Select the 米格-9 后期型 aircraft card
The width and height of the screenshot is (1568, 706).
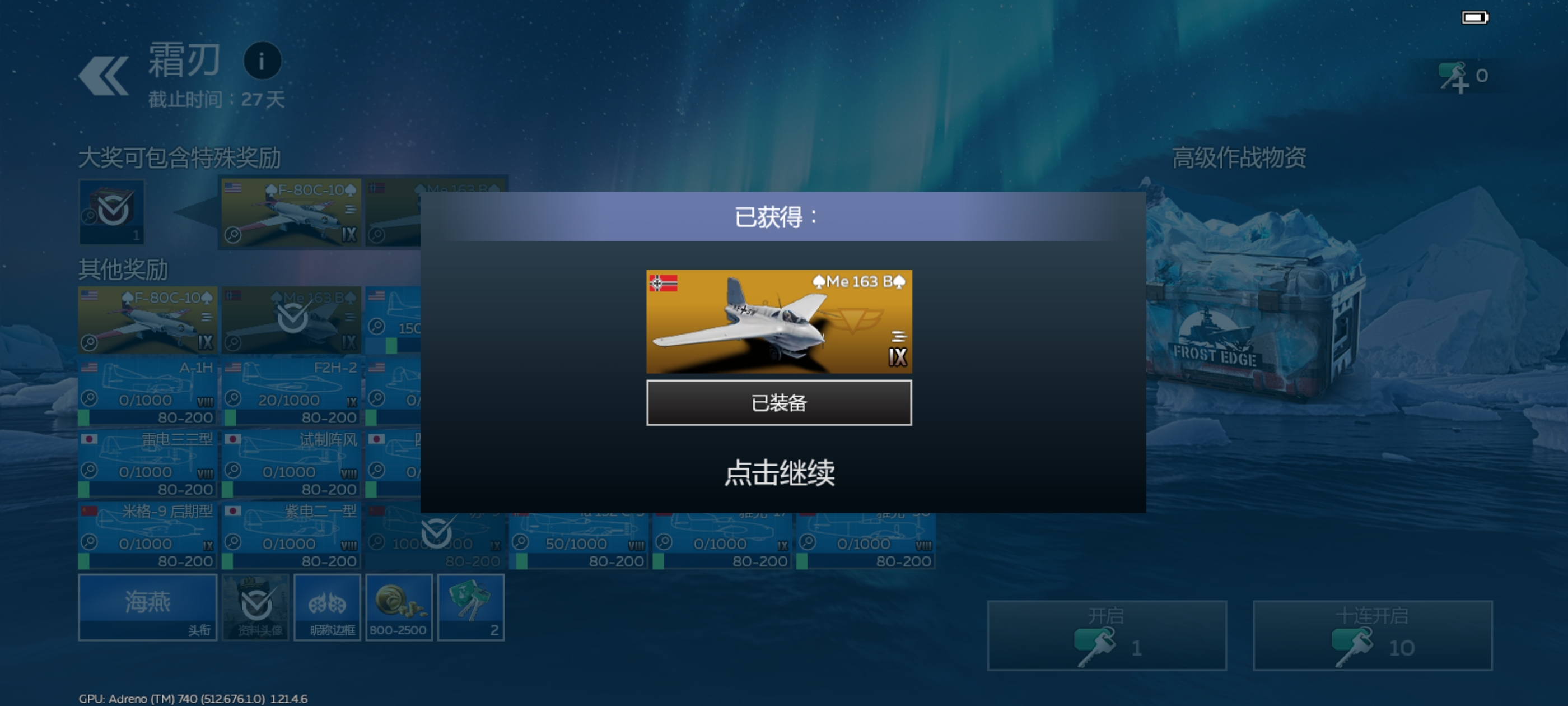(x=146, y=536)
